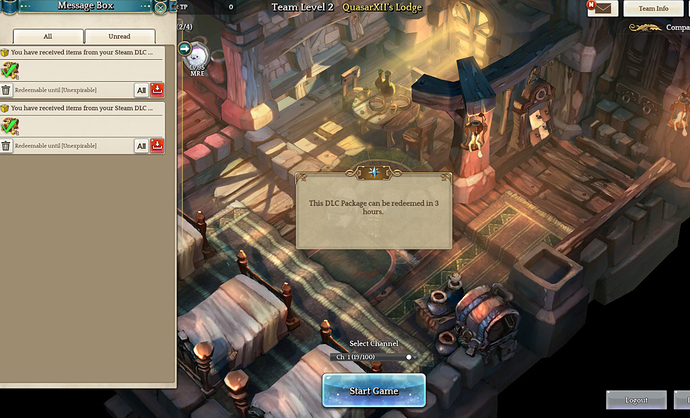
Task: Show the Unread messages tab
Action: click(x=118, y=36)
